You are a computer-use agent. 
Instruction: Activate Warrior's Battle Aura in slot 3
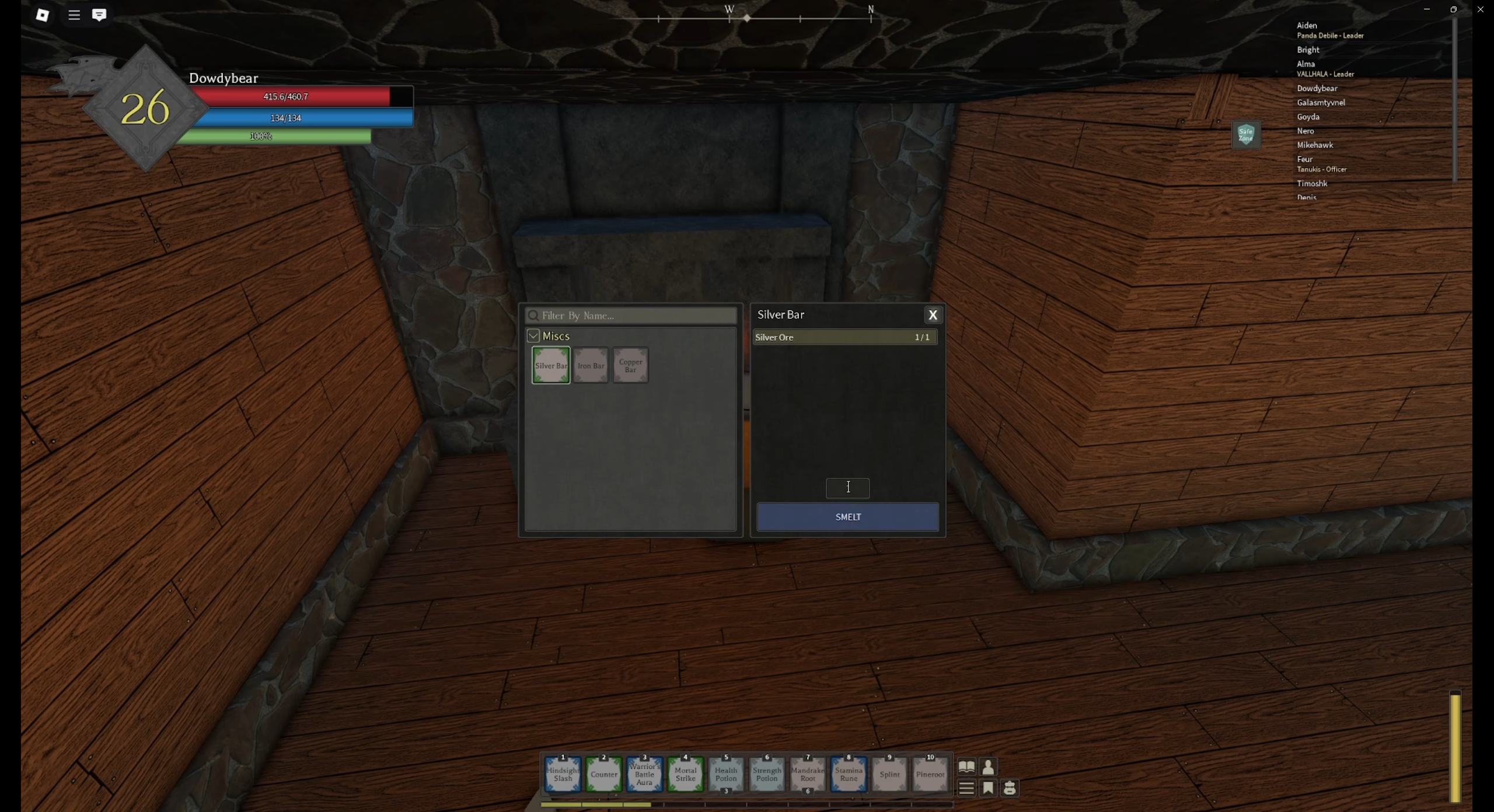point(644,774)
